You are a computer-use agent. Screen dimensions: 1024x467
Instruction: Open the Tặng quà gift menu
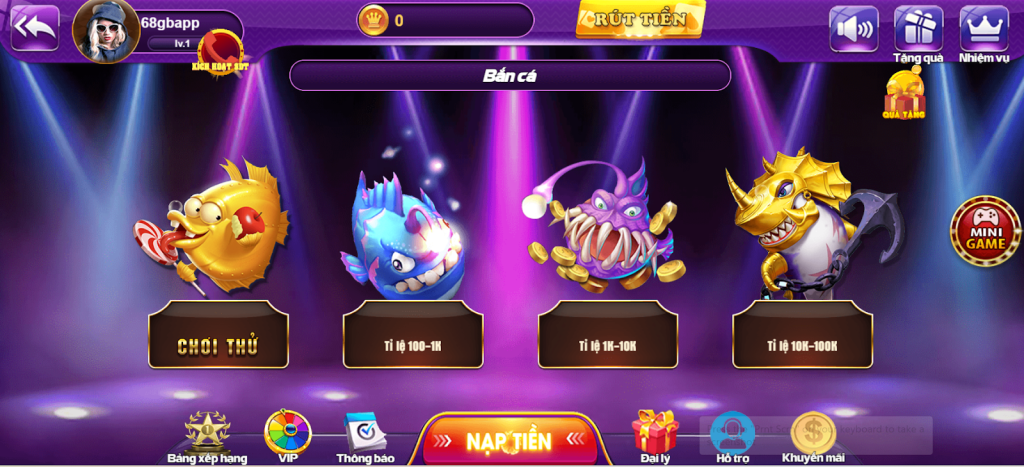pyautogui.click(x=918, y=29)
